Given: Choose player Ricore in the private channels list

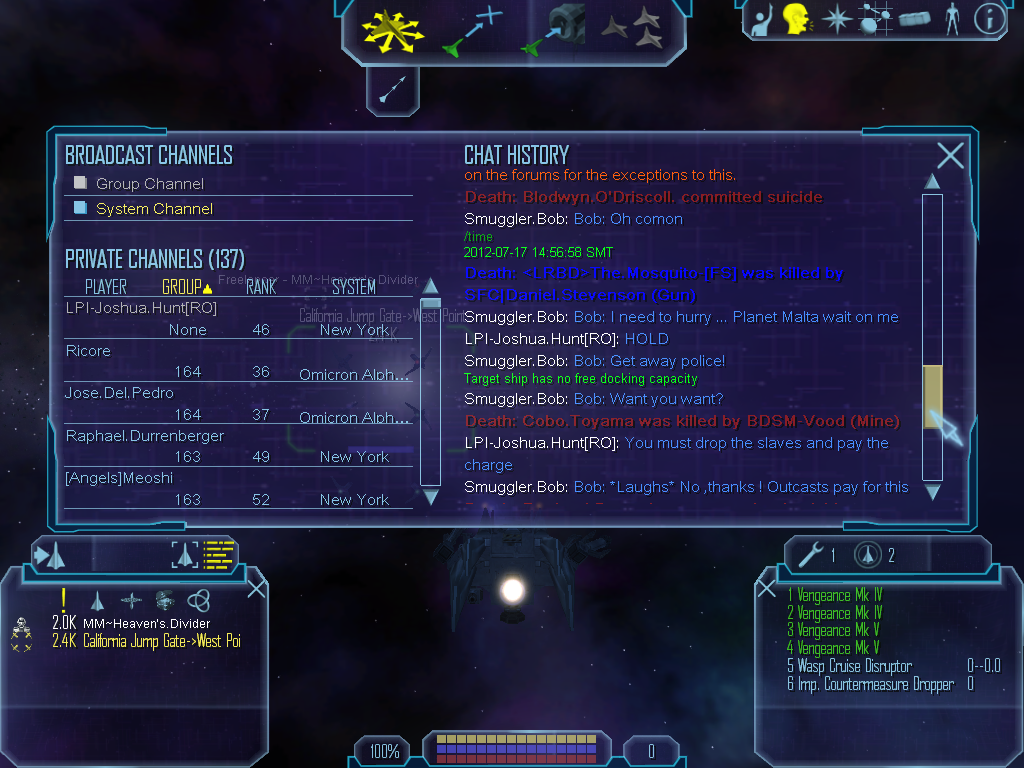Looking at the screenshot, I should pos(88,351).
